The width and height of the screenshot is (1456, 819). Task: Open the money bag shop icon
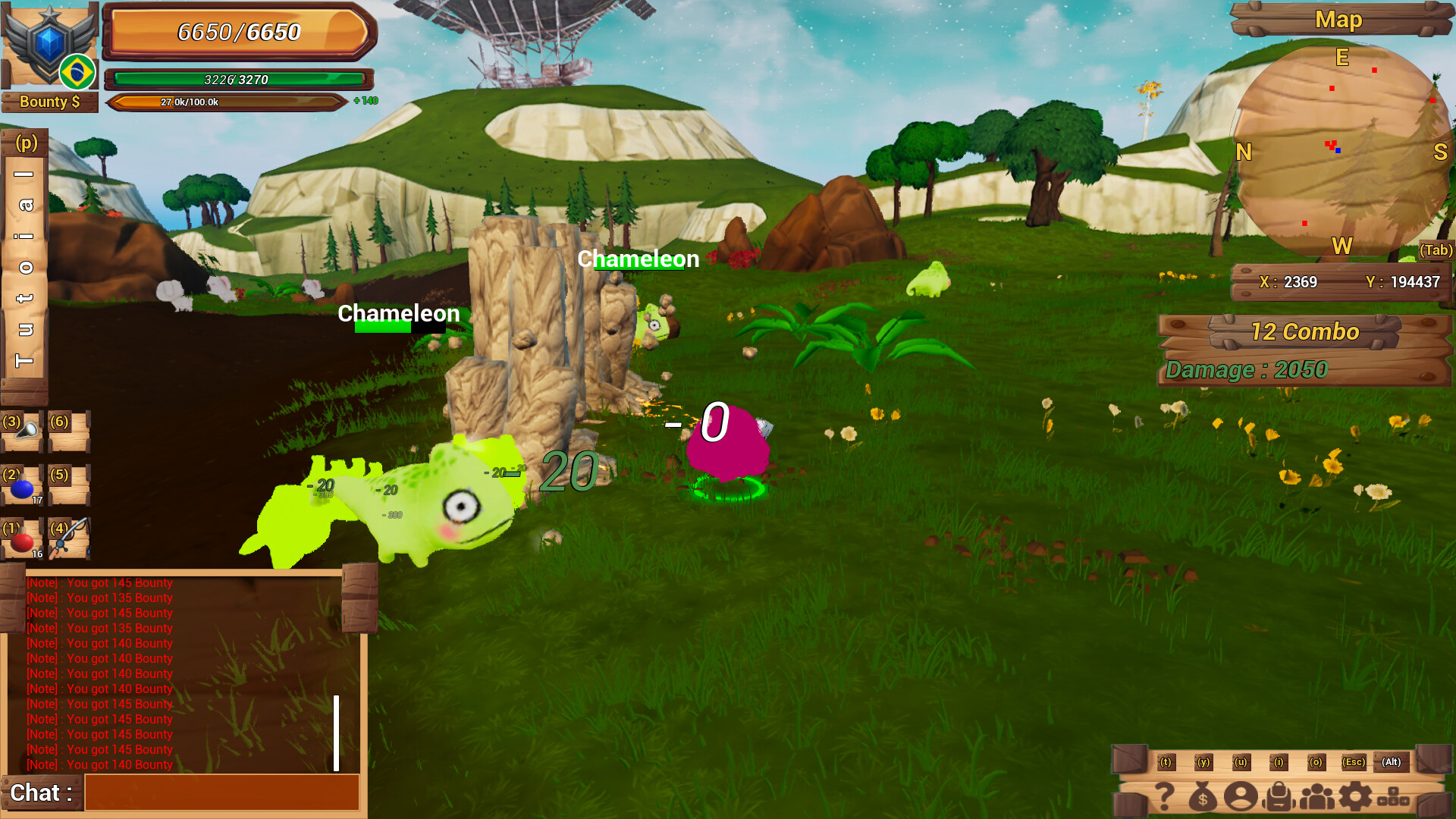(x=1203, y=797)
